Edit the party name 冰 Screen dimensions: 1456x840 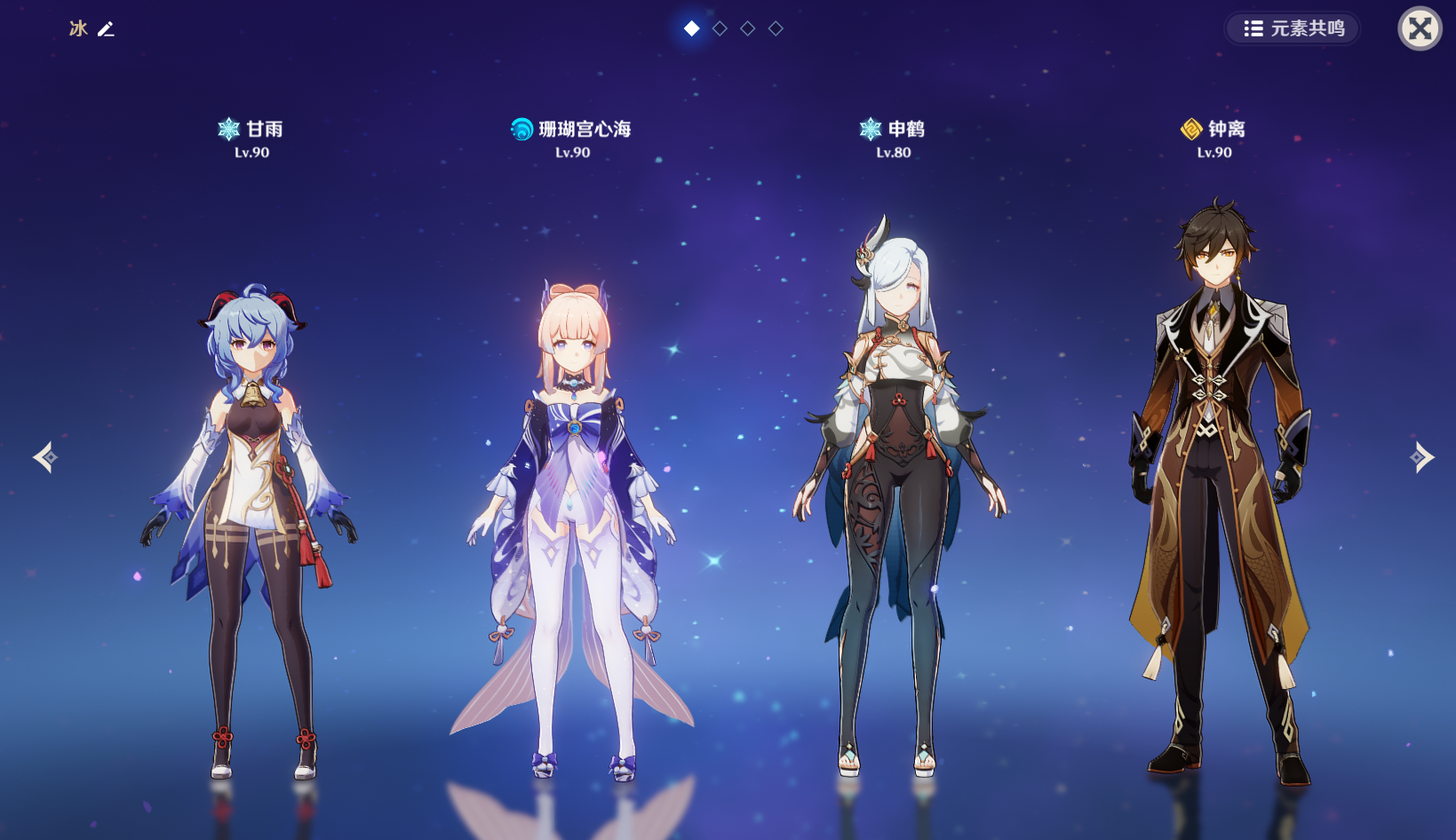[x=106, y=29]
